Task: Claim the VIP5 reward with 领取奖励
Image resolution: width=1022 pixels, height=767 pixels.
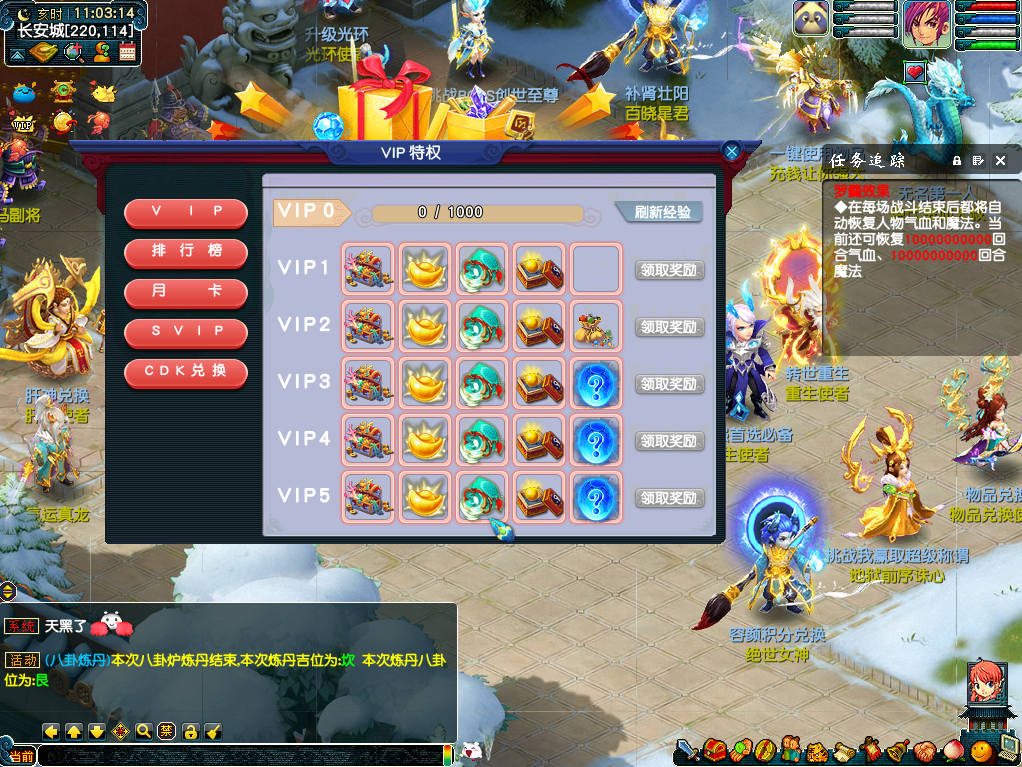Action: (x=669, y=498)
